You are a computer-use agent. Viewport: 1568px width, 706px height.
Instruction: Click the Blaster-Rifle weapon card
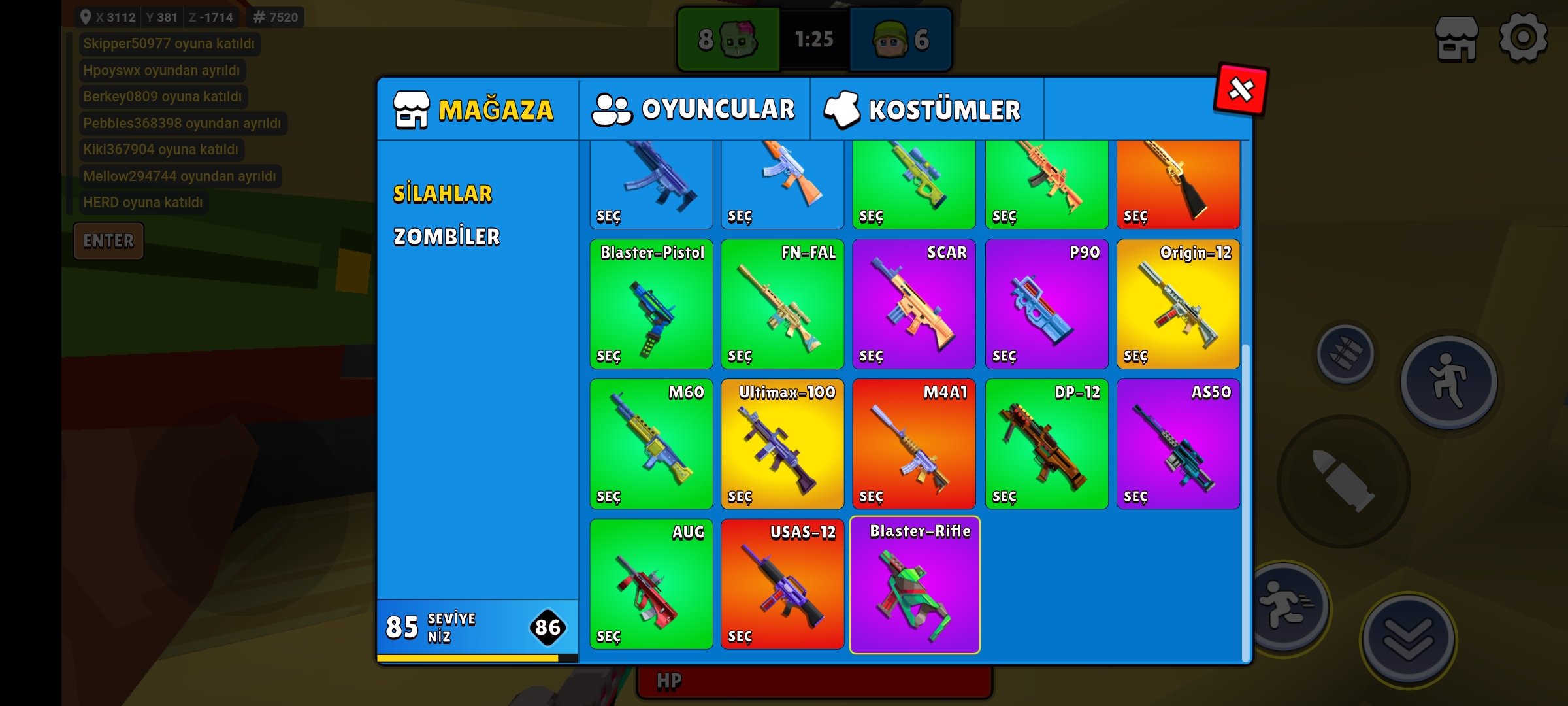(914, 585)
